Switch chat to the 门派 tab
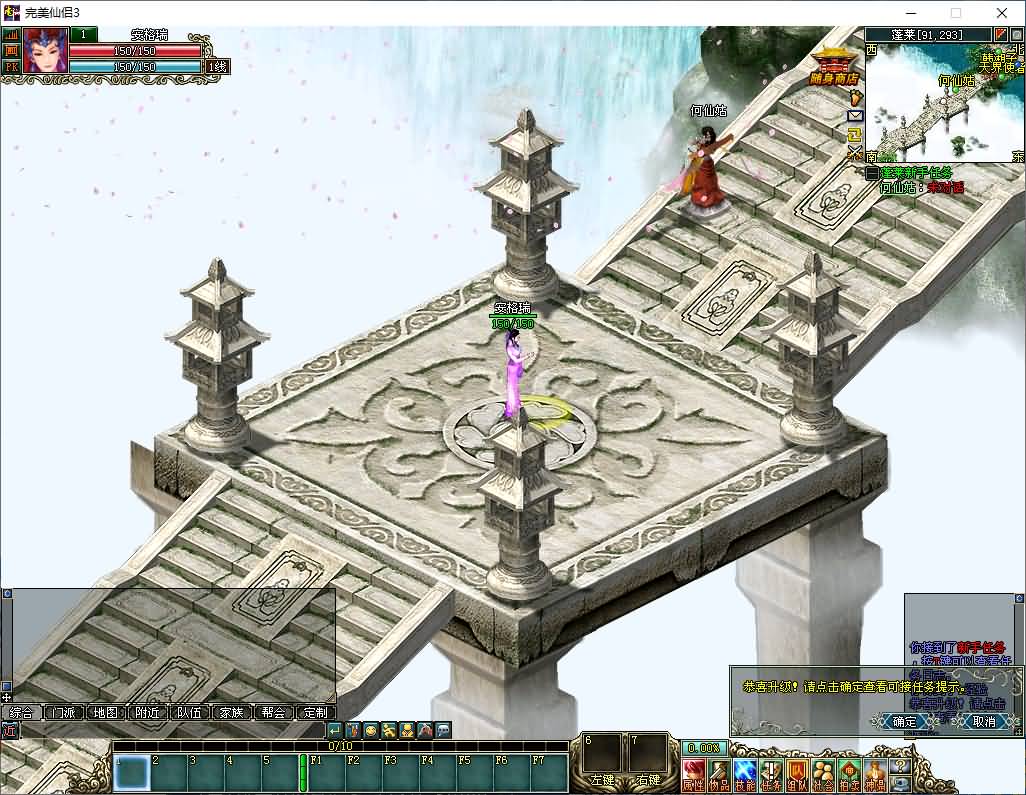 pyautogui.click(x=63, y=713)
